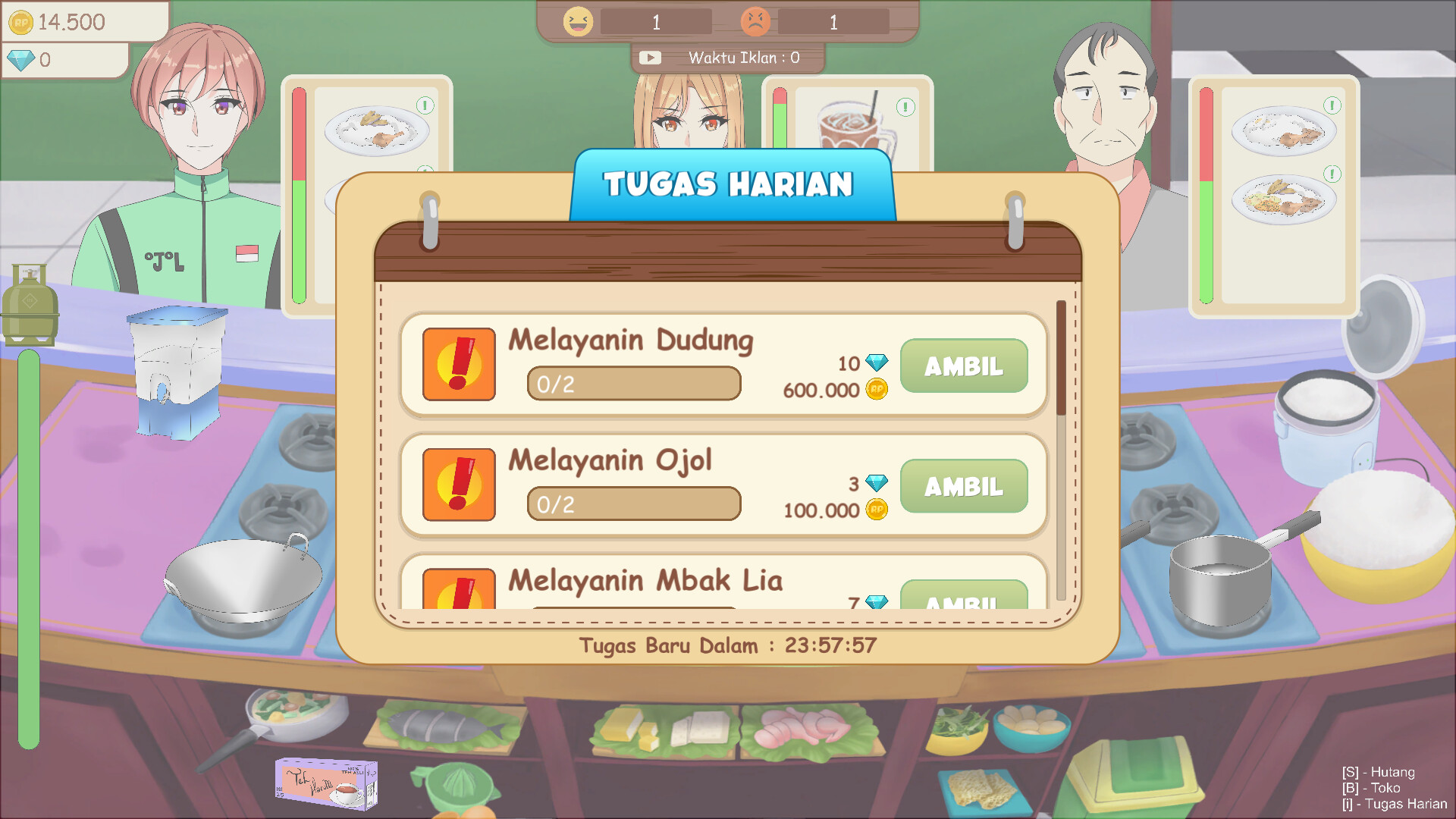Select the fried chicken plate order thumbnail

377,130
